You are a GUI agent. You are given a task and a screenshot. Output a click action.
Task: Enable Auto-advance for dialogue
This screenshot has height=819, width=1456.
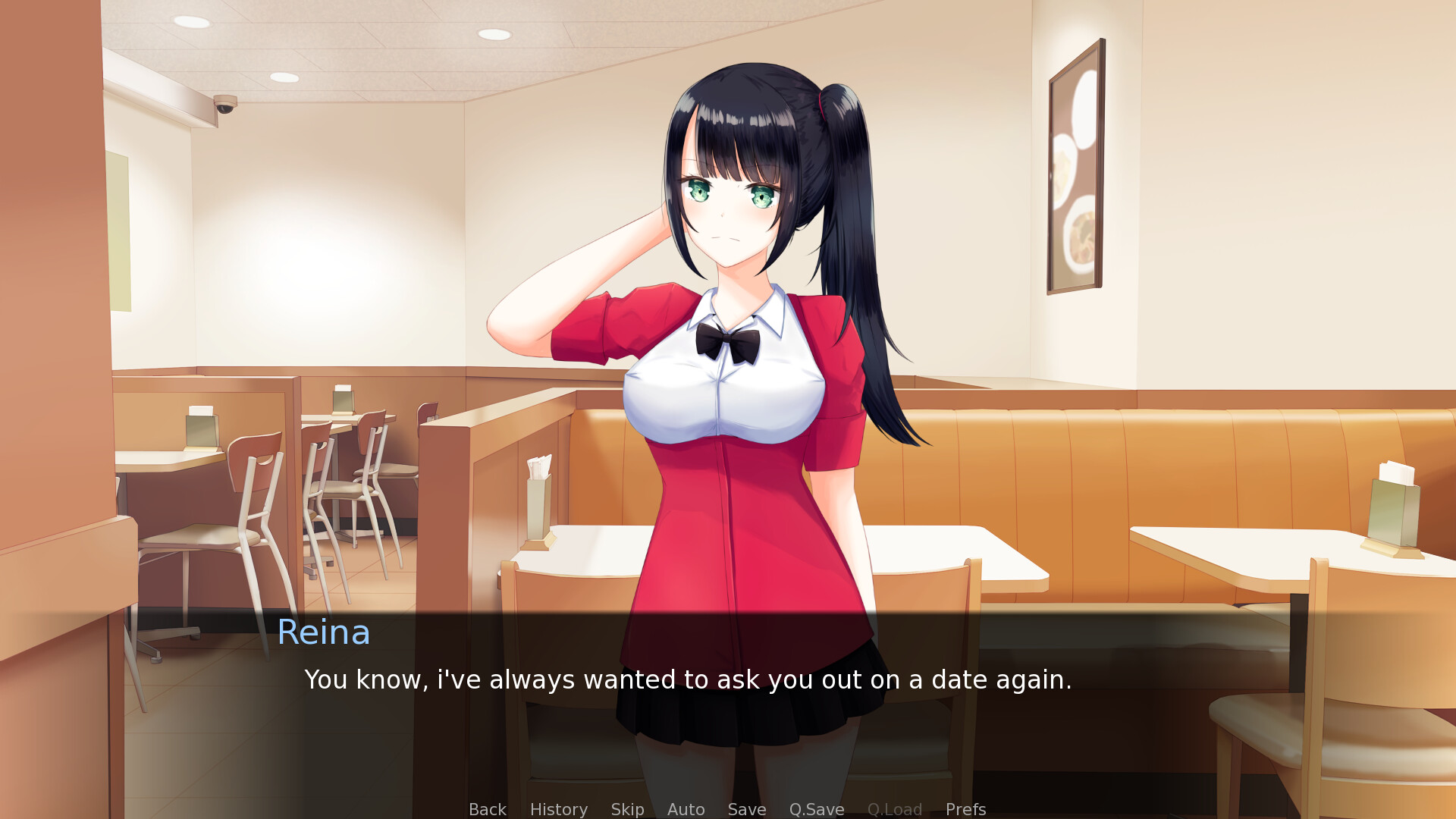click(686, 809)
